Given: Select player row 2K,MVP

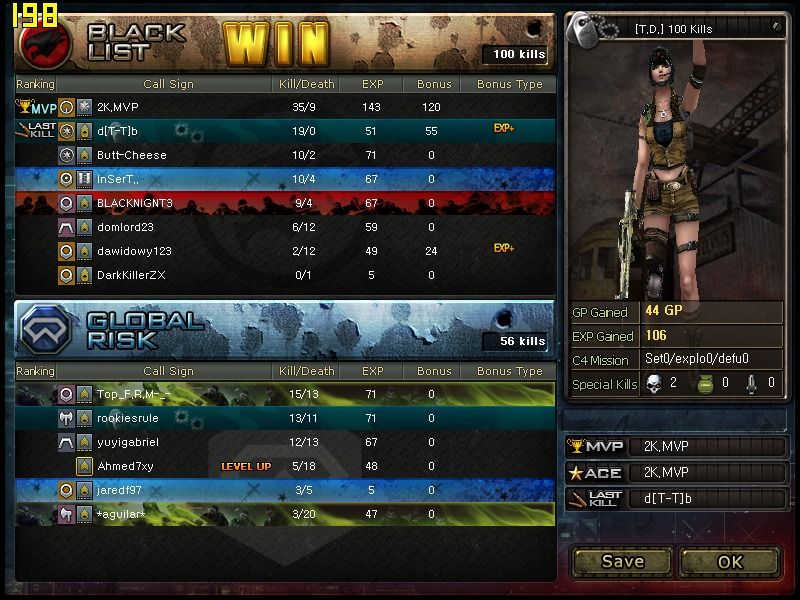Looking at the screenshot, I should (x=285, y=106).
